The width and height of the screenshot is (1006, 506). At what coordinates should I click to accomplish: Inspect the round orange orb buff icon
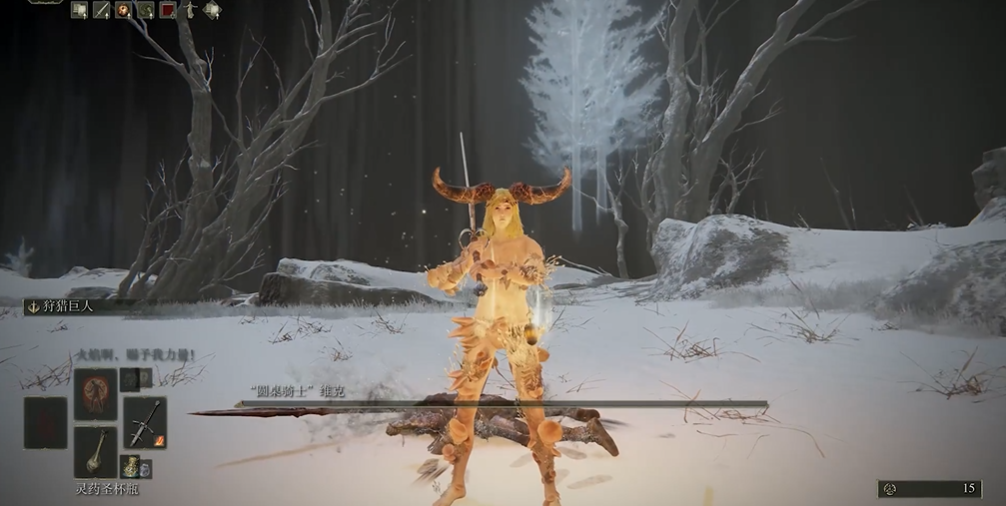pos(124,10)
